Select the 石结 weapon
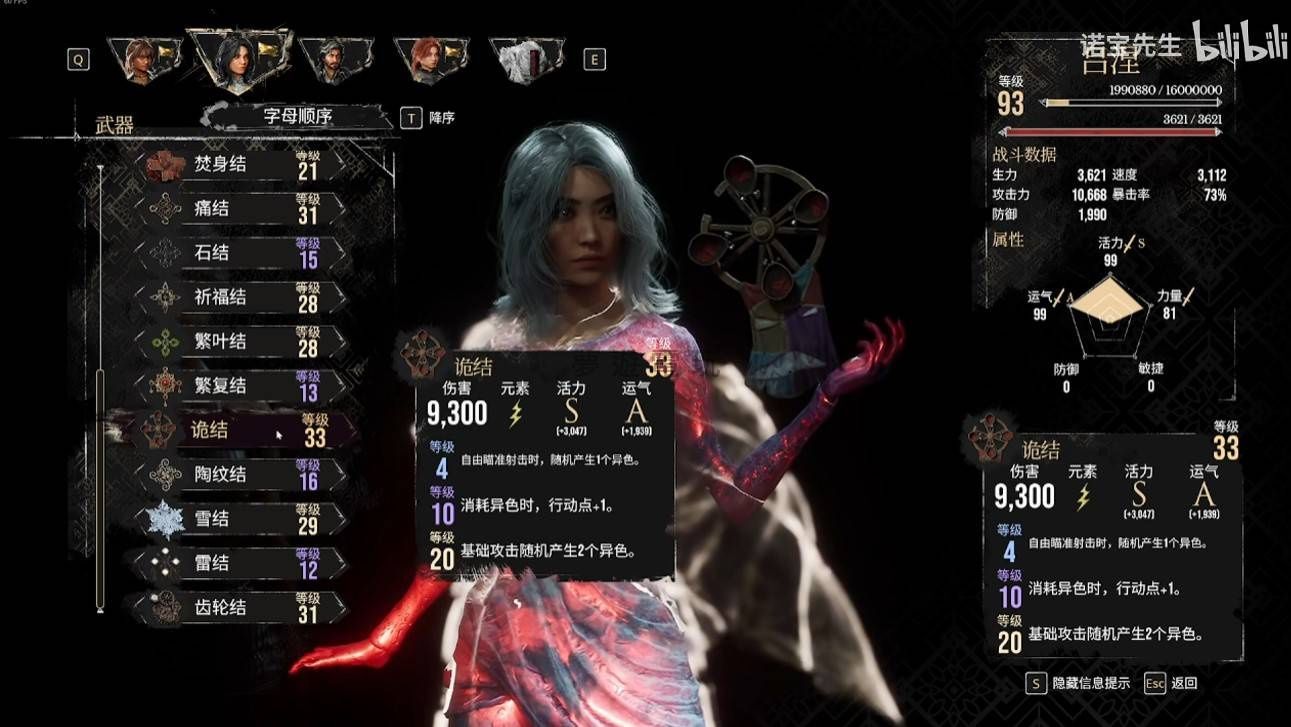The height and width of the screenshot is (727, 1291). [x=240, y=253]
